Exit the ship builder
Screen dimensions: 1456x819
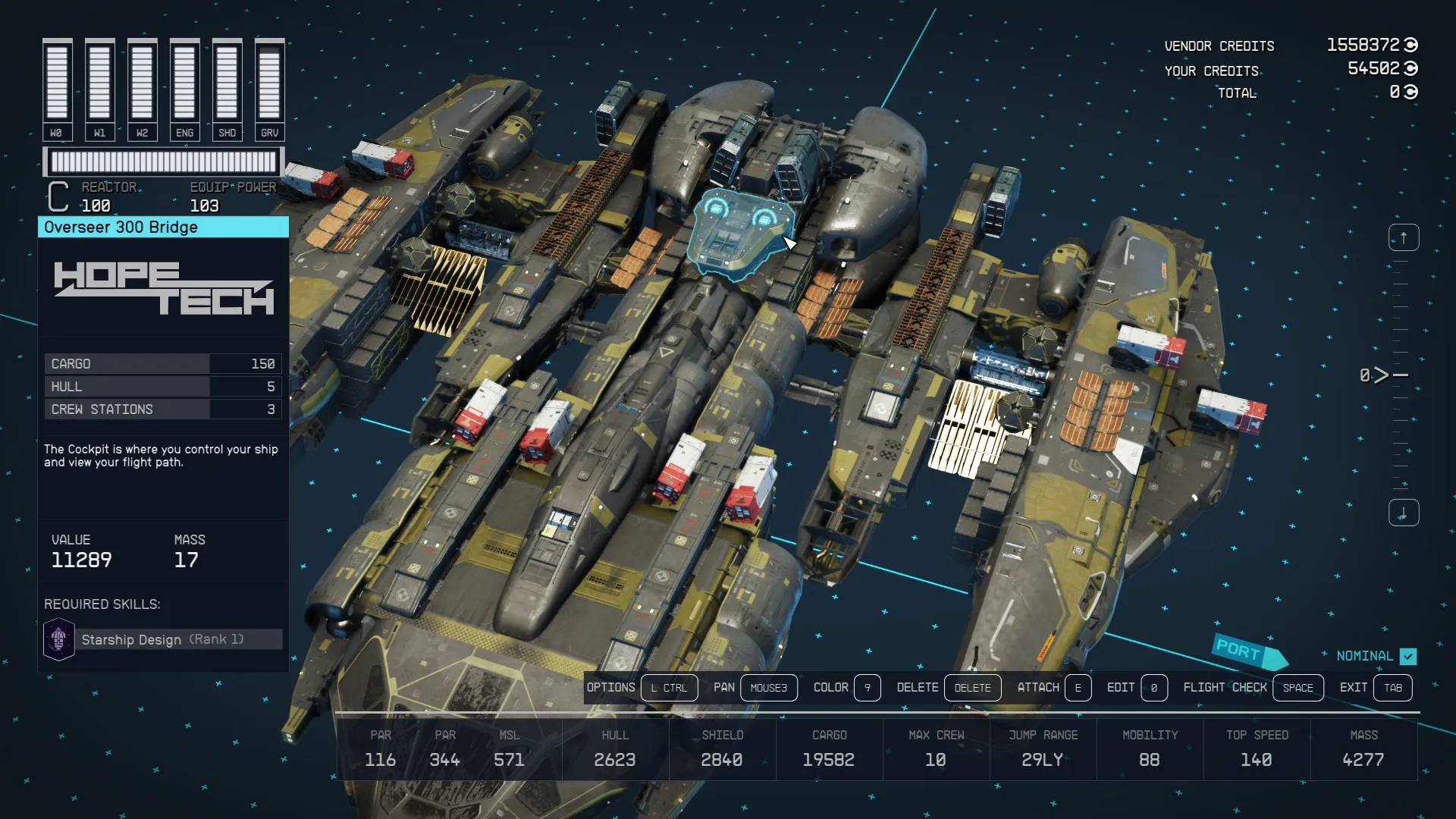pos(1392,688)
